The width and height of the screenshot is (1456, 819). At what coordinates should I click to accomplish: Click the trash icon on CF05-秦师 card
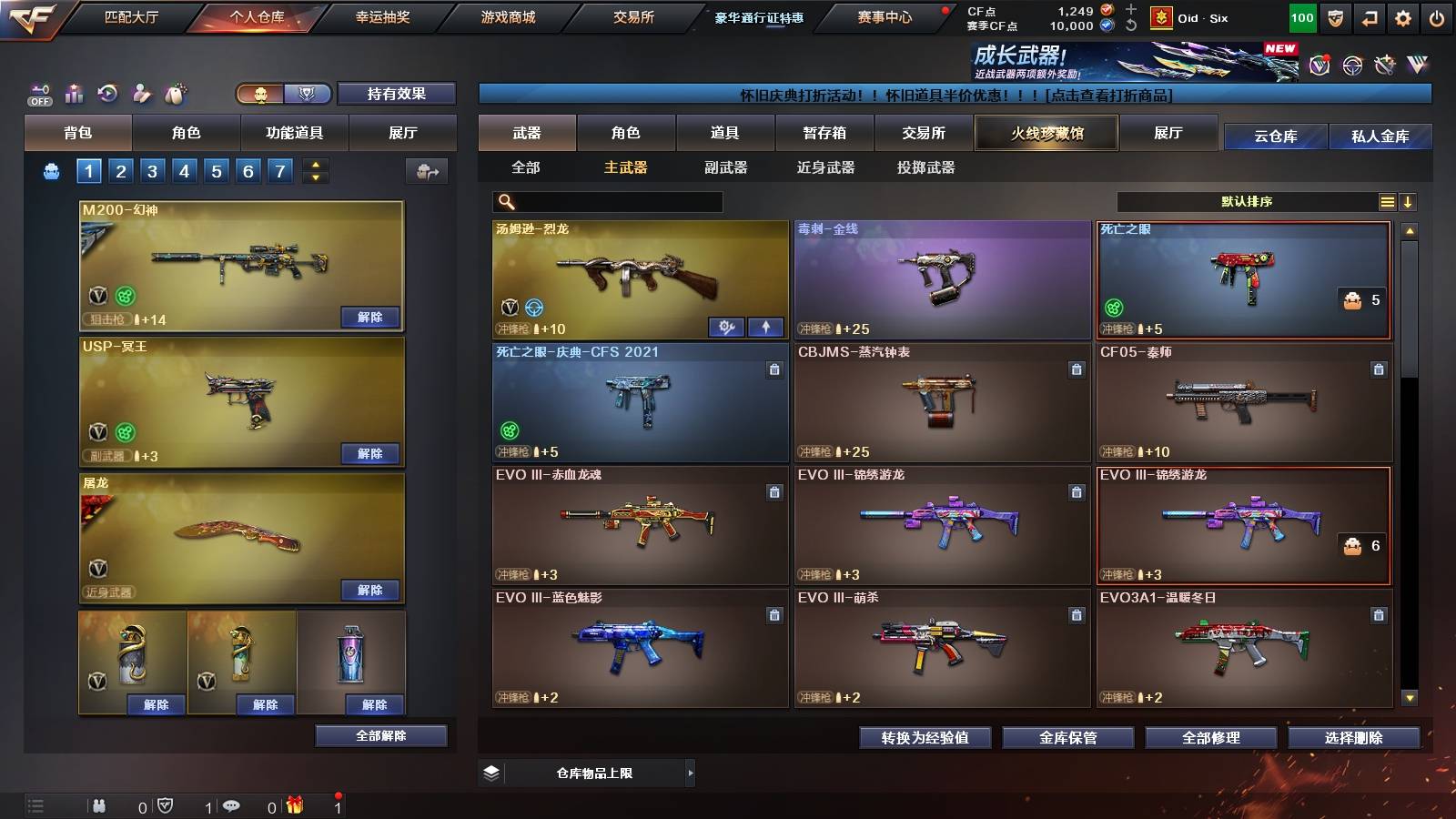click(1380, 369)
